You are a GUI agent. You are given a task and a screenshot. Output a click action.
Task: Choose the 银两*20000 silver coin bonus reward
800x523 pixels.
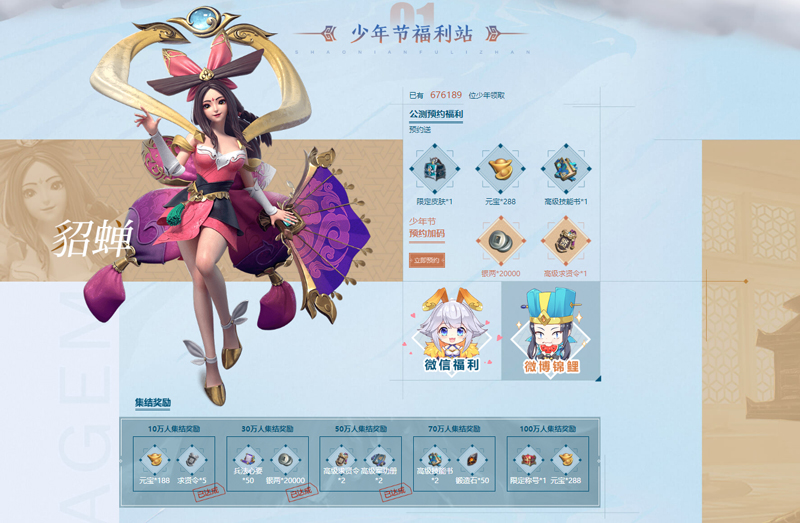(x=500, y=242)
